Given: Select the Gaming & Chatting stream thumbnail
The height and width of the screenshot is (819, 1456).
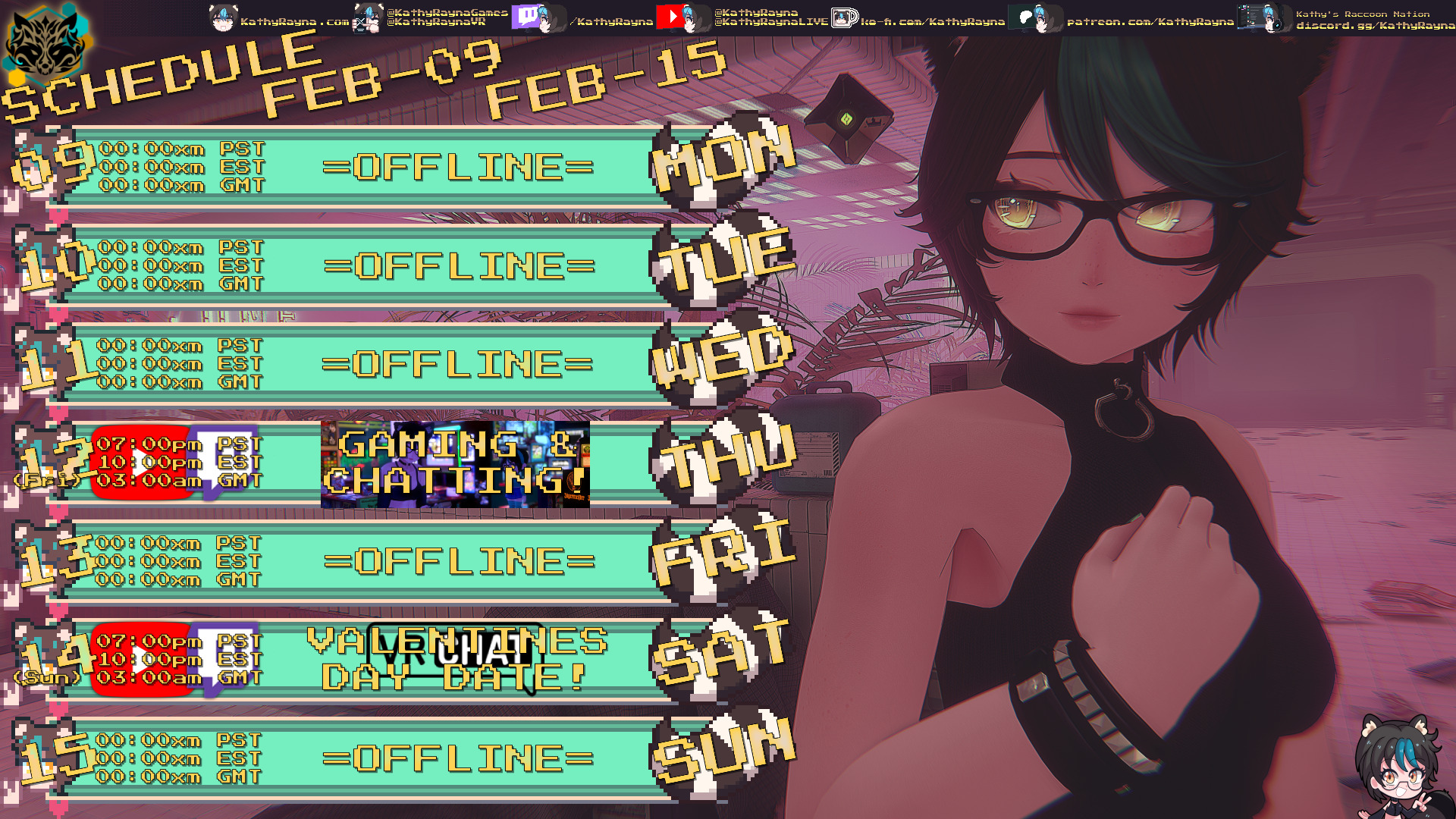Looking at the screenshot, I should coord(455,464).
